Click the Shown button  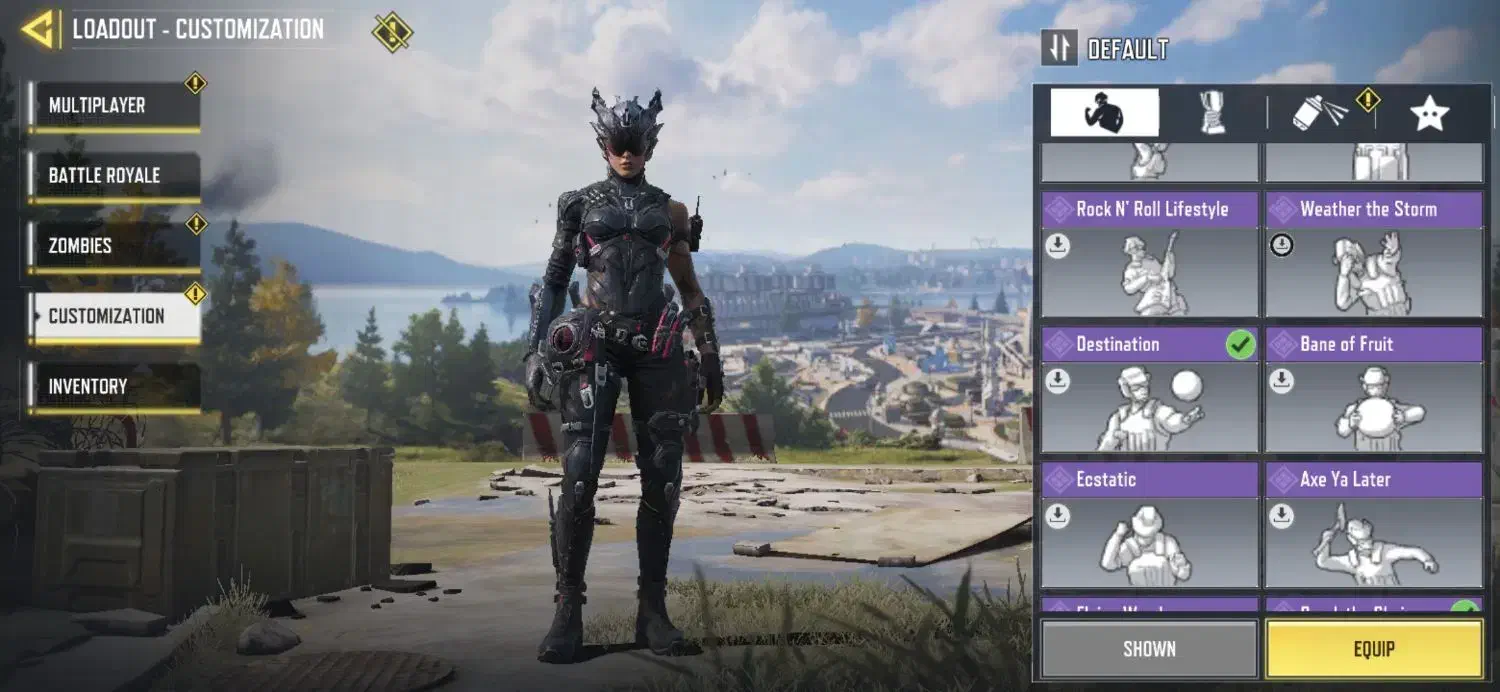(x=1149, y=649)
